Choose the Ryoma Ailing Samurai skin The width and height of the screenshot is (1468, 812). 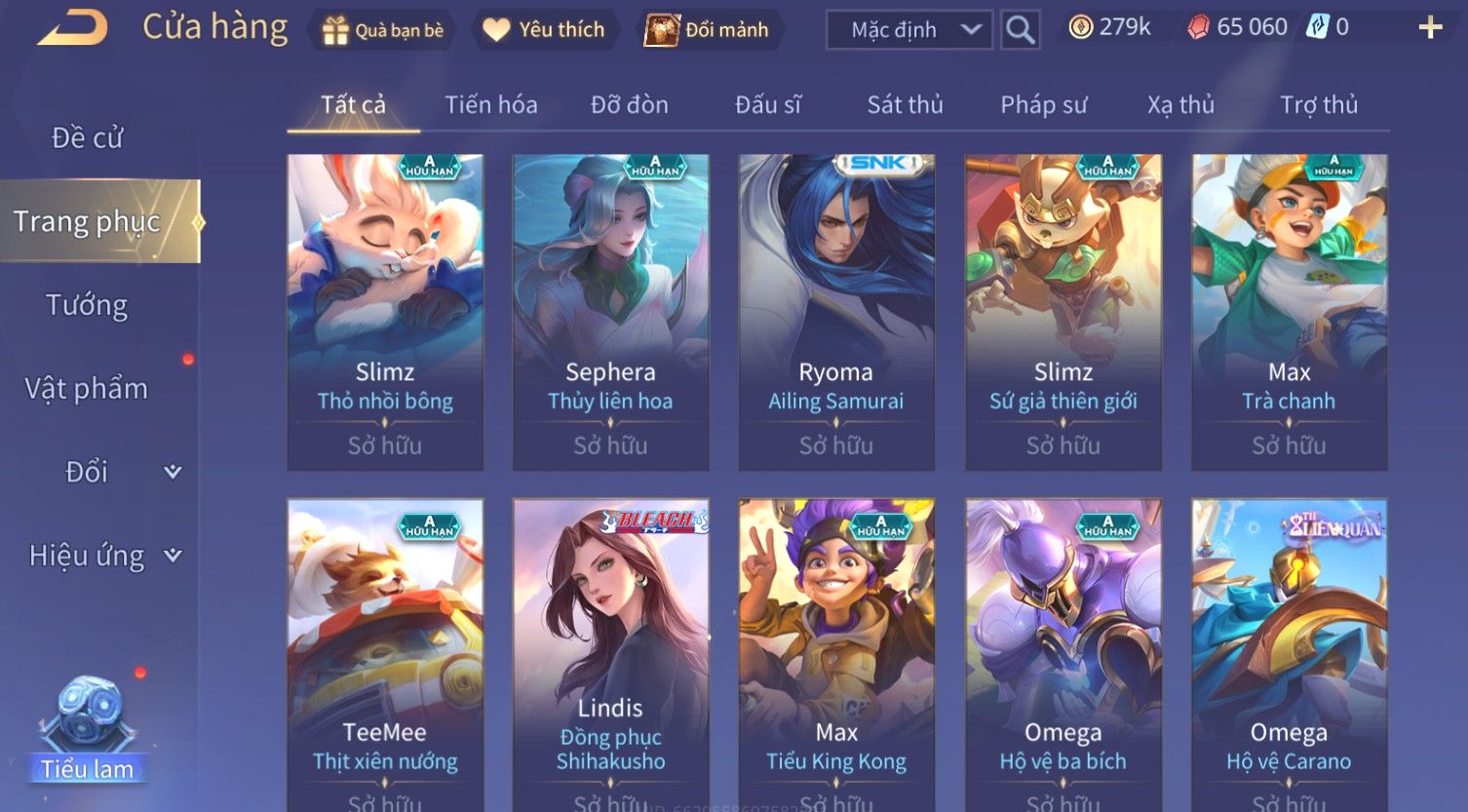point(836,312)
